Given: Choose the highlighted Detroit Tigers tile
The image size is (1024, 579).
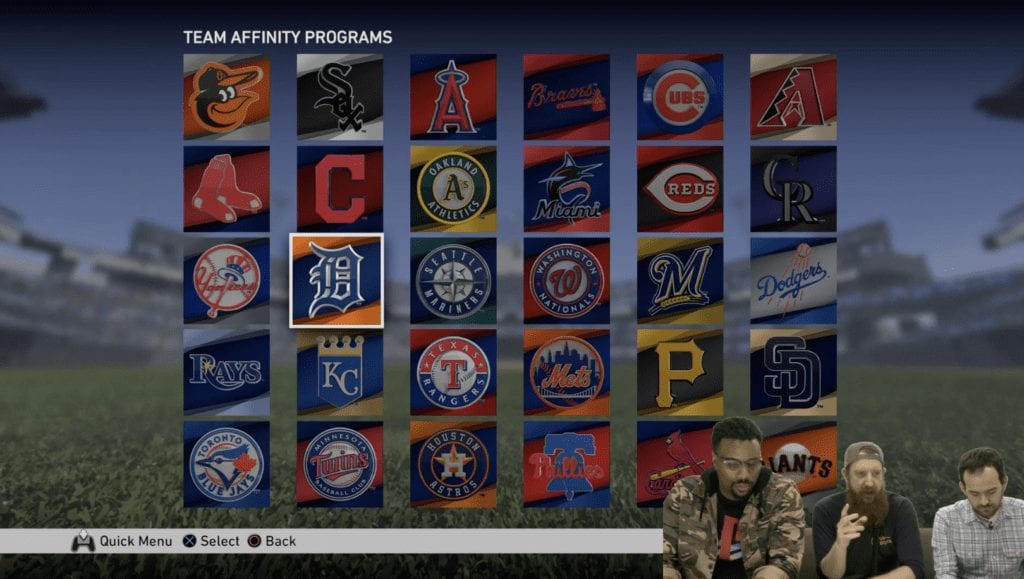Looking at the screenshot, I should 336,280.
